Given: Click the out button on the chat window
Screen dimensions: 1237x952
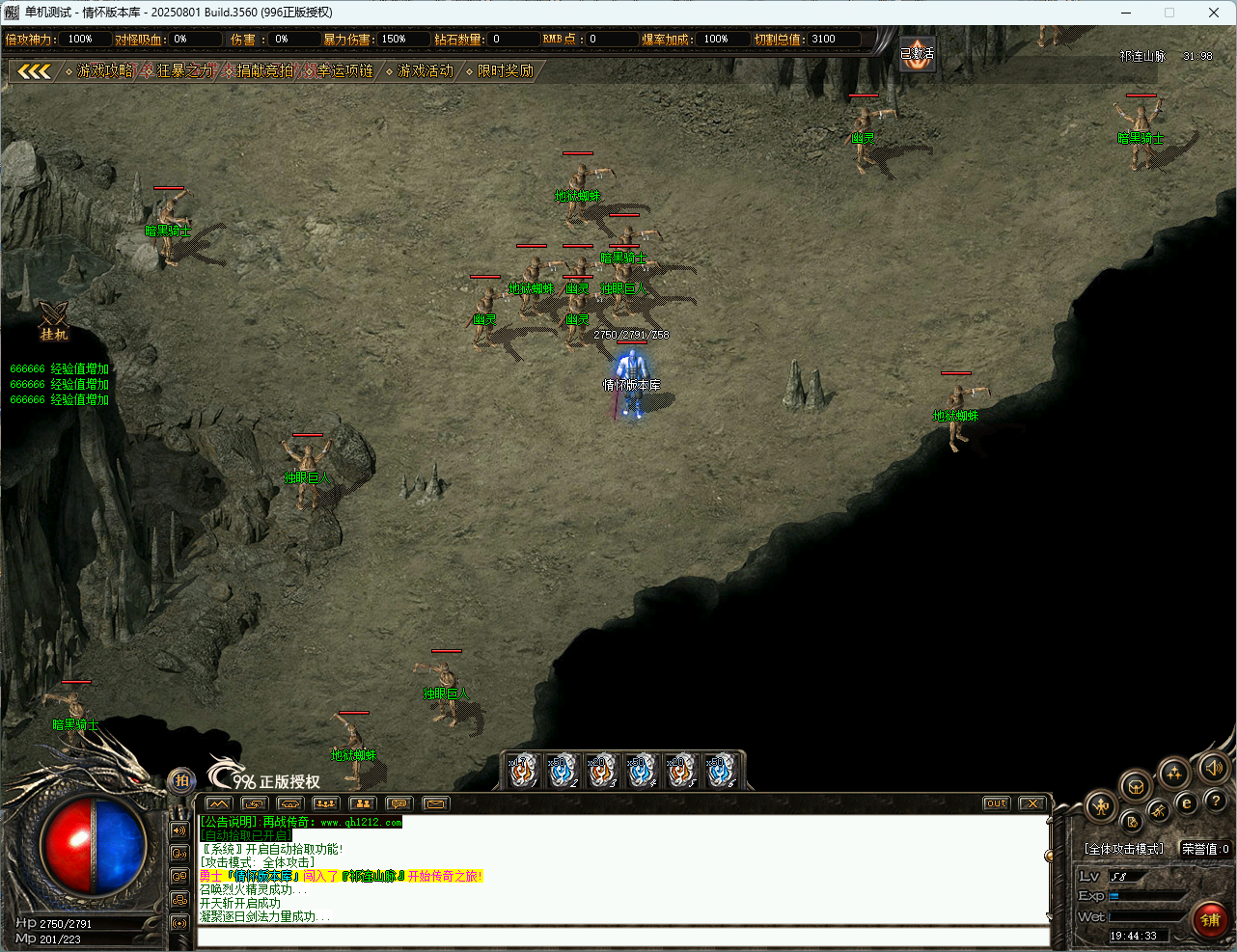Looking at the screenshot, I should [995, 802].
